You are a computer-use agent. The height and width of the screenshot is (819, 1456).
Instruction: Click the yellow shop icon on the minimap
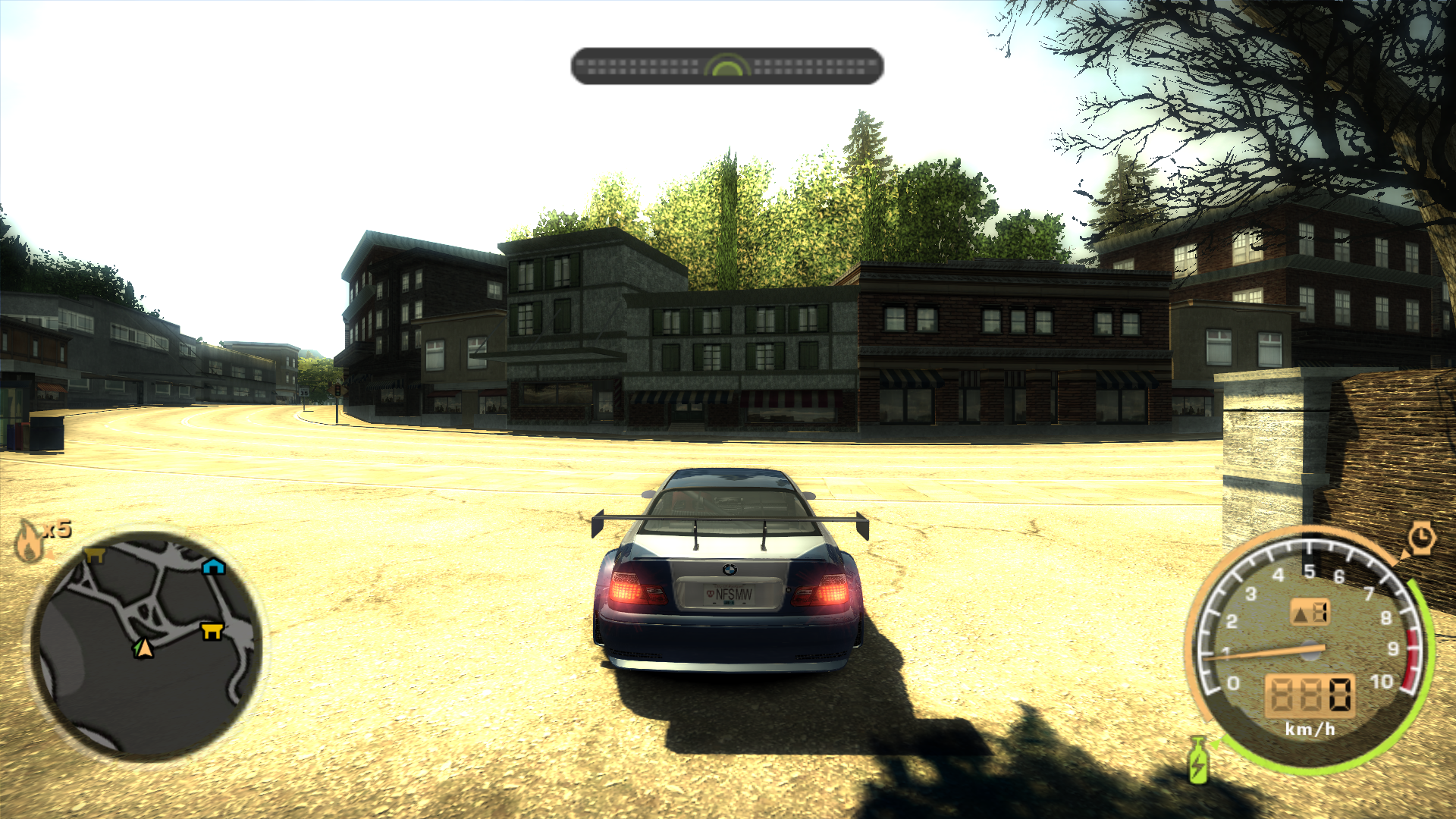tap(210, 630)
